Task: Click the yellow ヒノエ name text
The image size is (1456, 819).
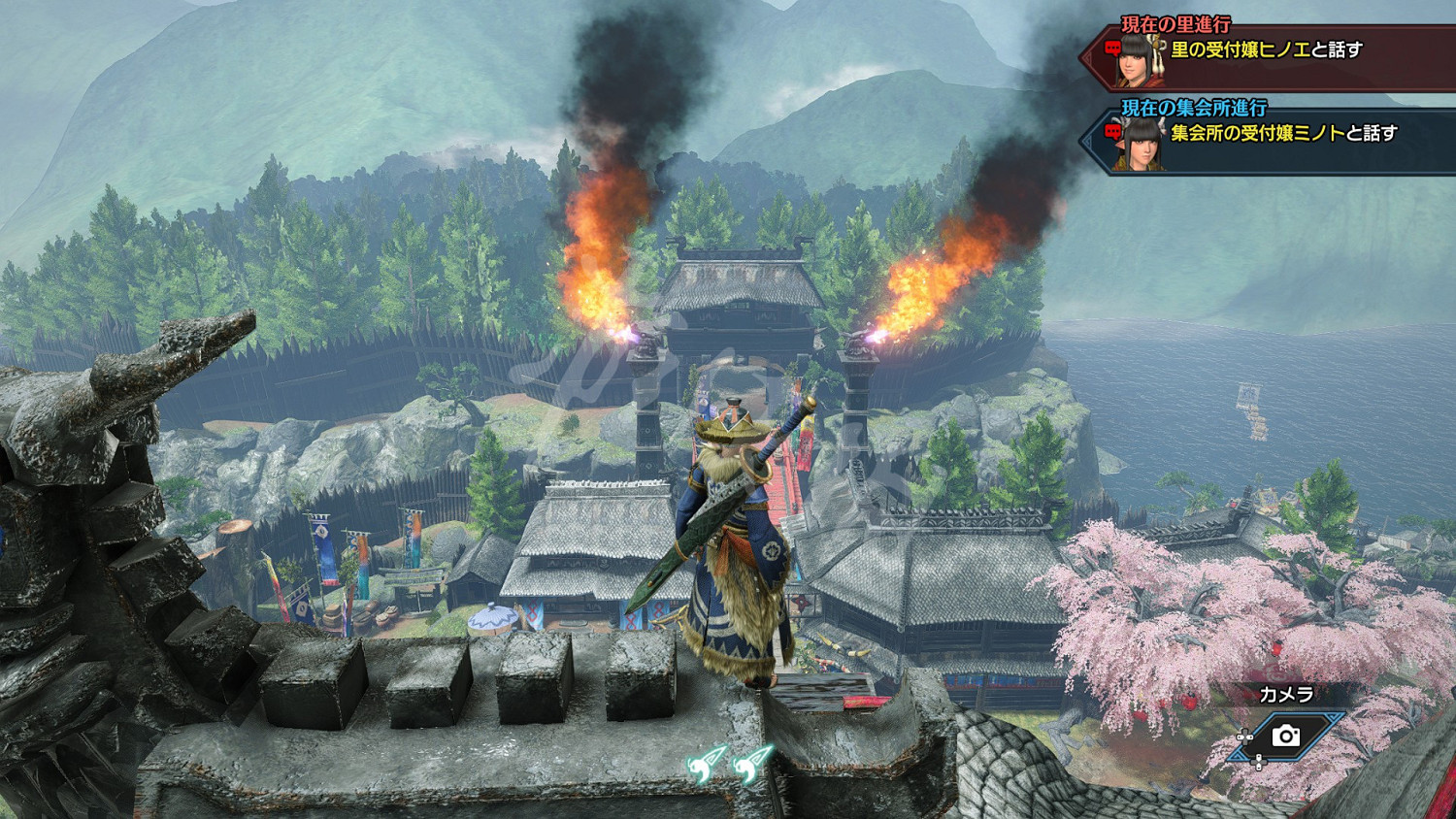Action: (1282, 49)
